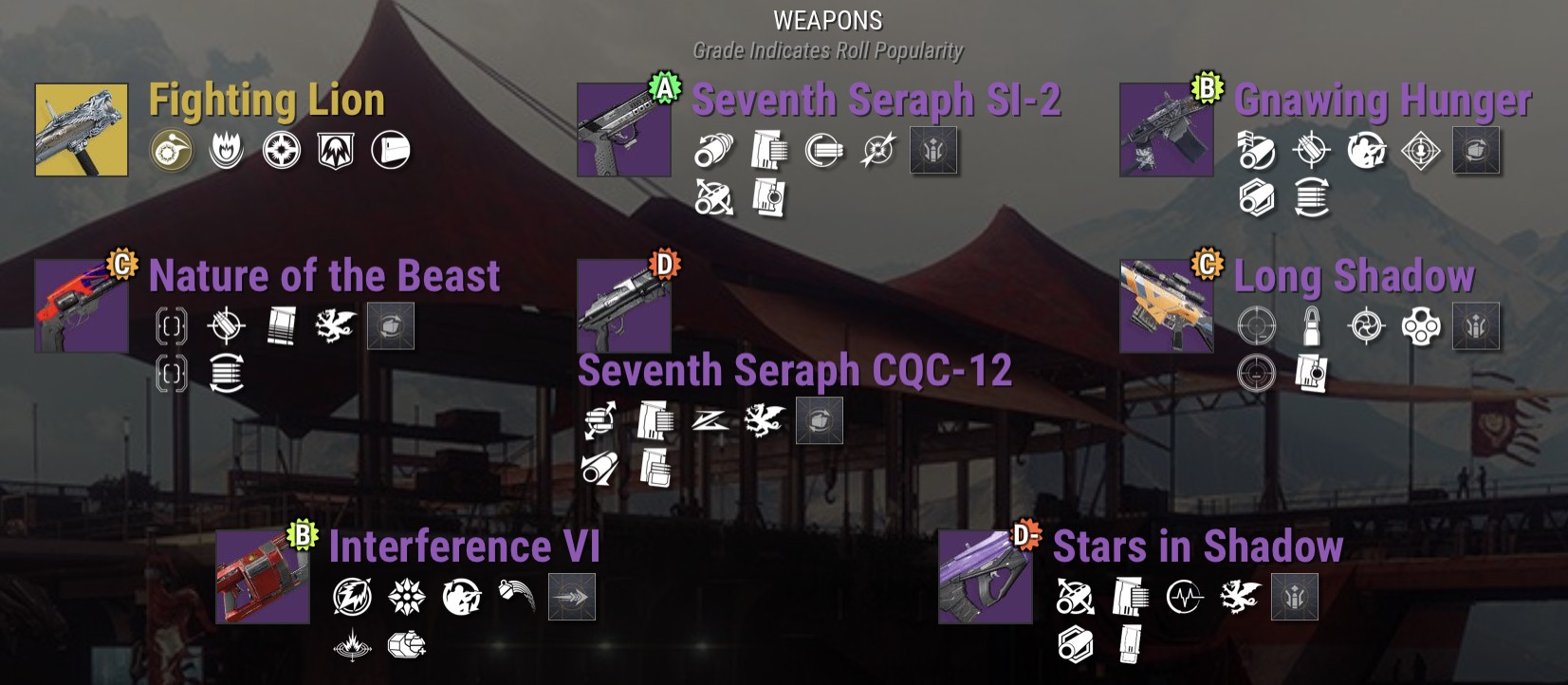
Task: Open the Long Shadow sniper thumbnail
Action: pos(1166,305)
